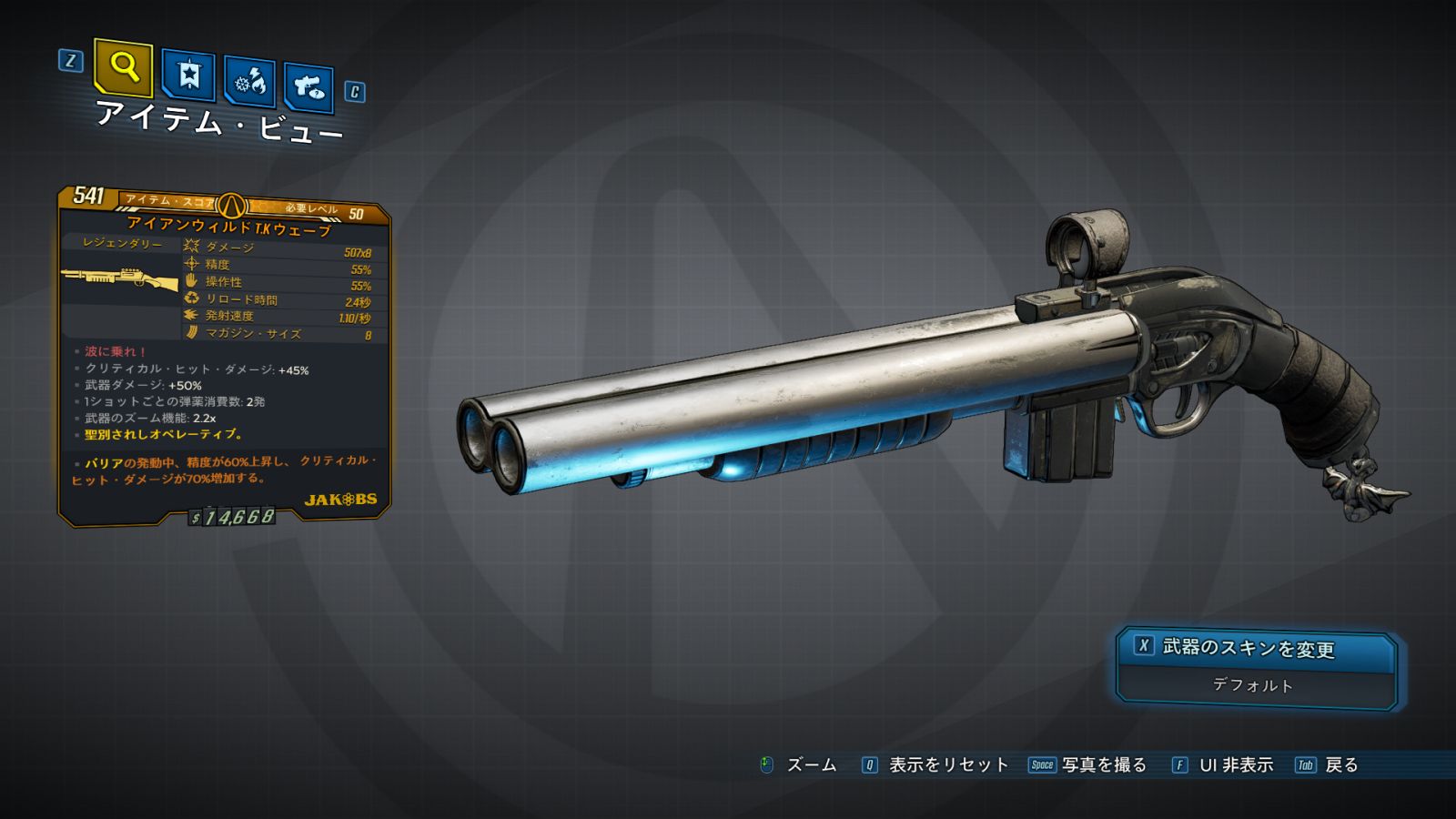This screenshot has width=1456, height=819.
Task: Click the 表示をリセット option
Action: (947, 765)
